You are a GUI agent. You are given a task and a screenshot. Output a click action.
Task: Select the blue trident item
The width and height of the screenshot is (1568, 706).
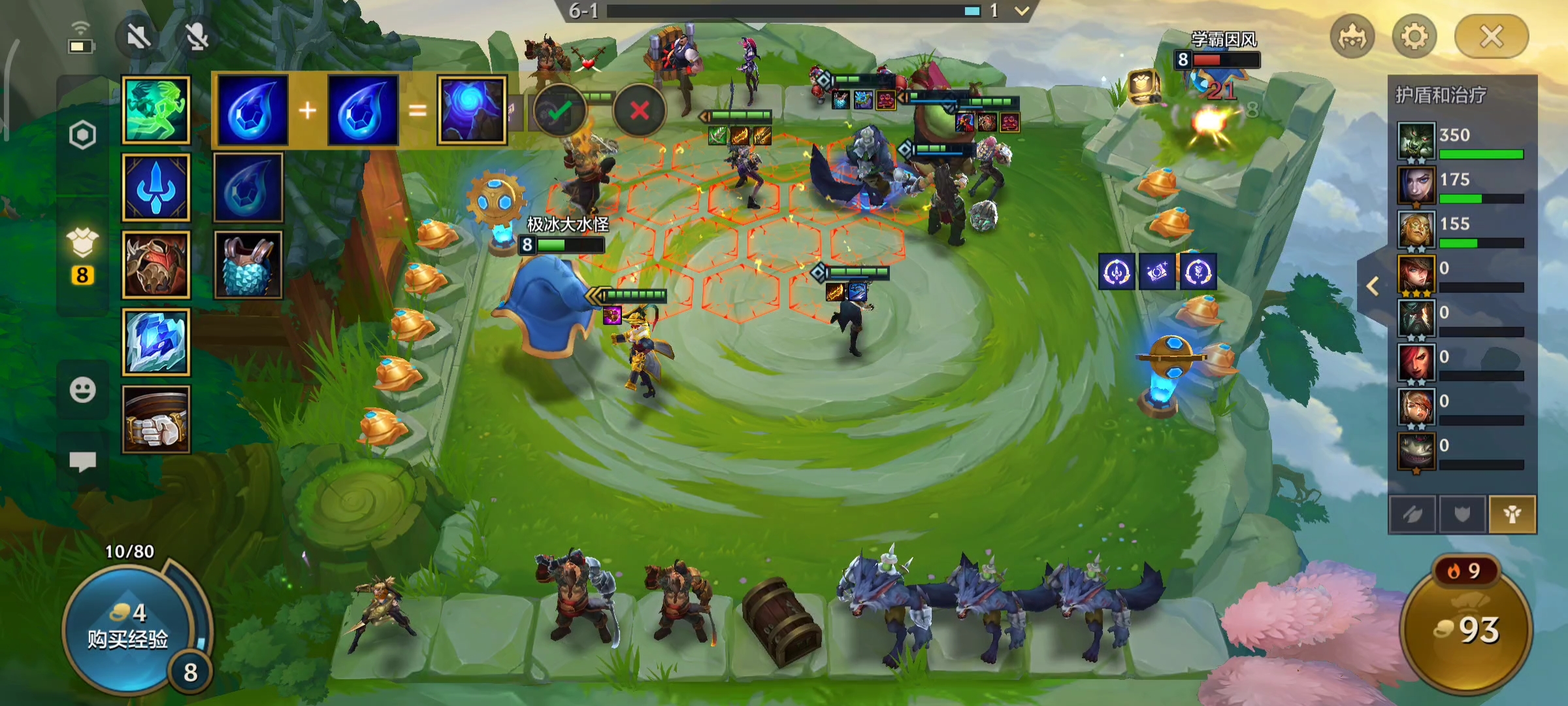pyautogui.click(x=156, y=188)
